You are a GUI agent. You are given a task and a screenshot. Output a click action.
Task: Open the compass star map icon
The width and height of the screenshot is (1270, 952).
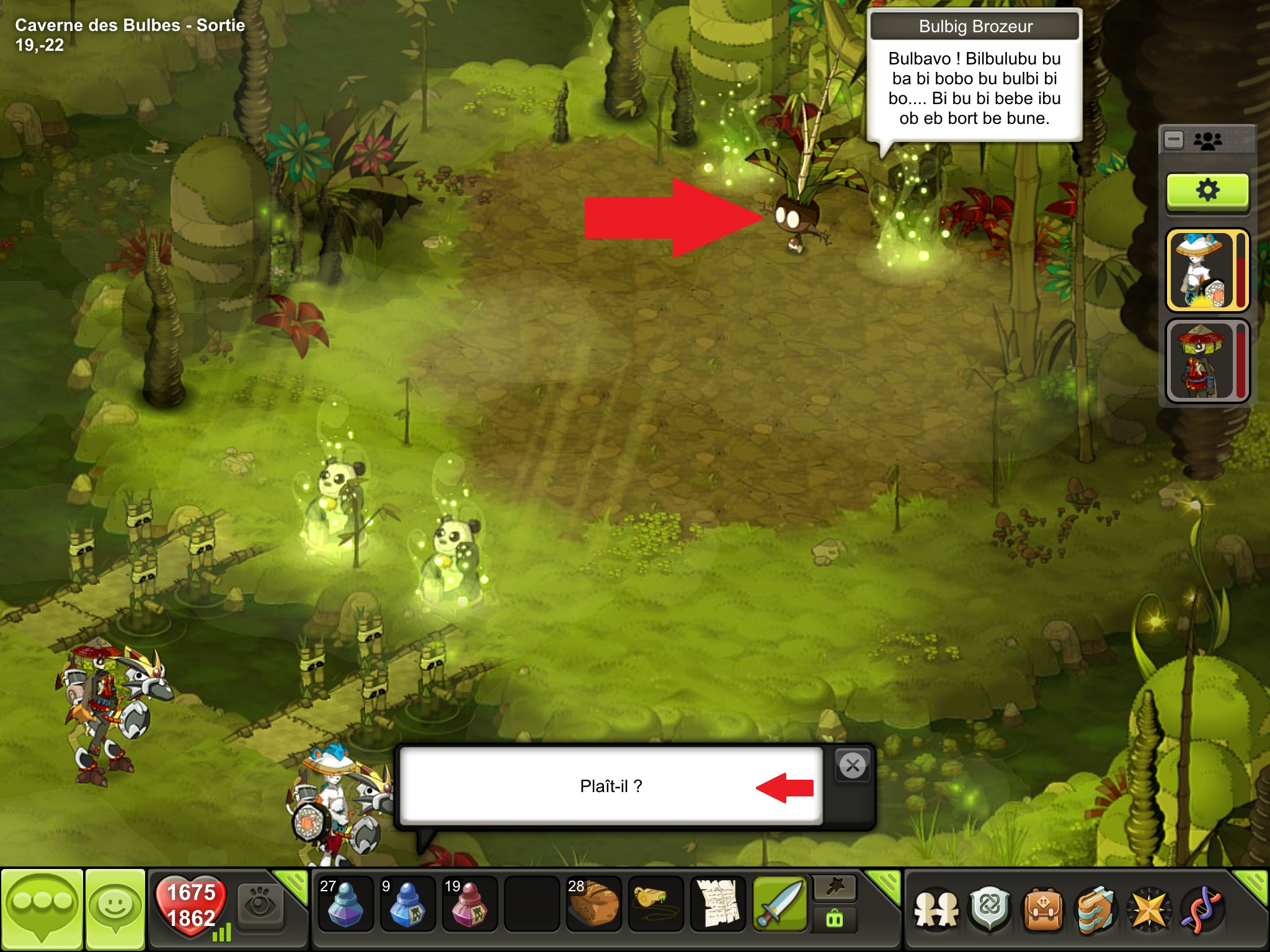(1149, 910)
